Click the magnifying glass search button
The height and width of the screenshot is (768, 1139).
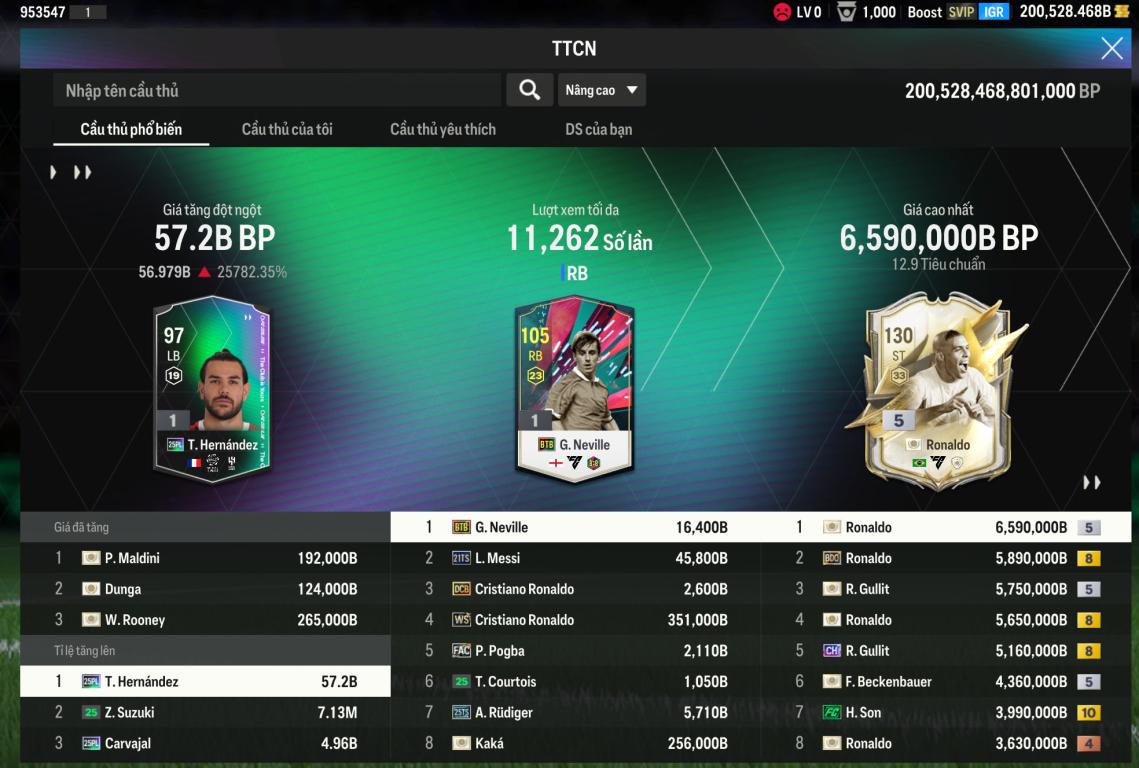click(529, 90)
